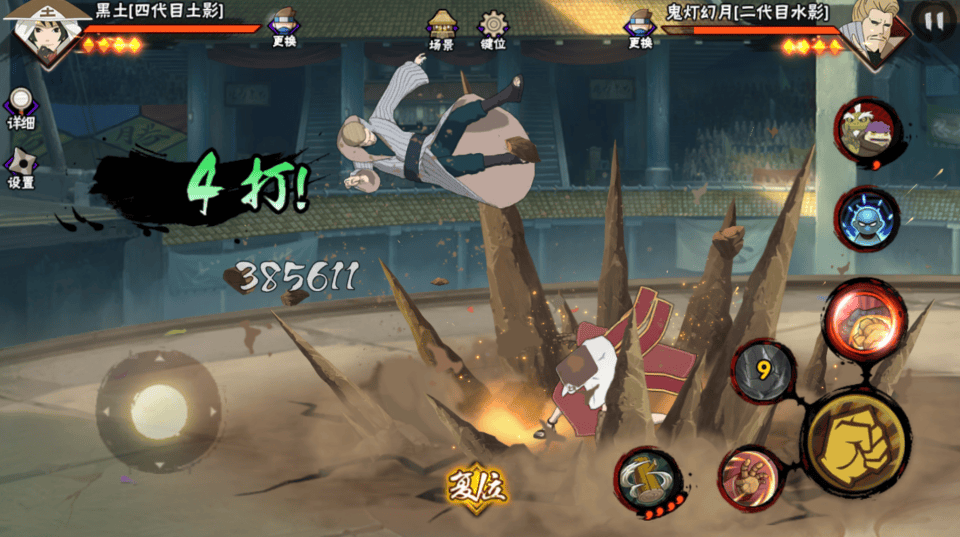The height and width of the screenshot is (537, 960).
Task: Tap the virtual joystick center
Action: tap(158, 410)
